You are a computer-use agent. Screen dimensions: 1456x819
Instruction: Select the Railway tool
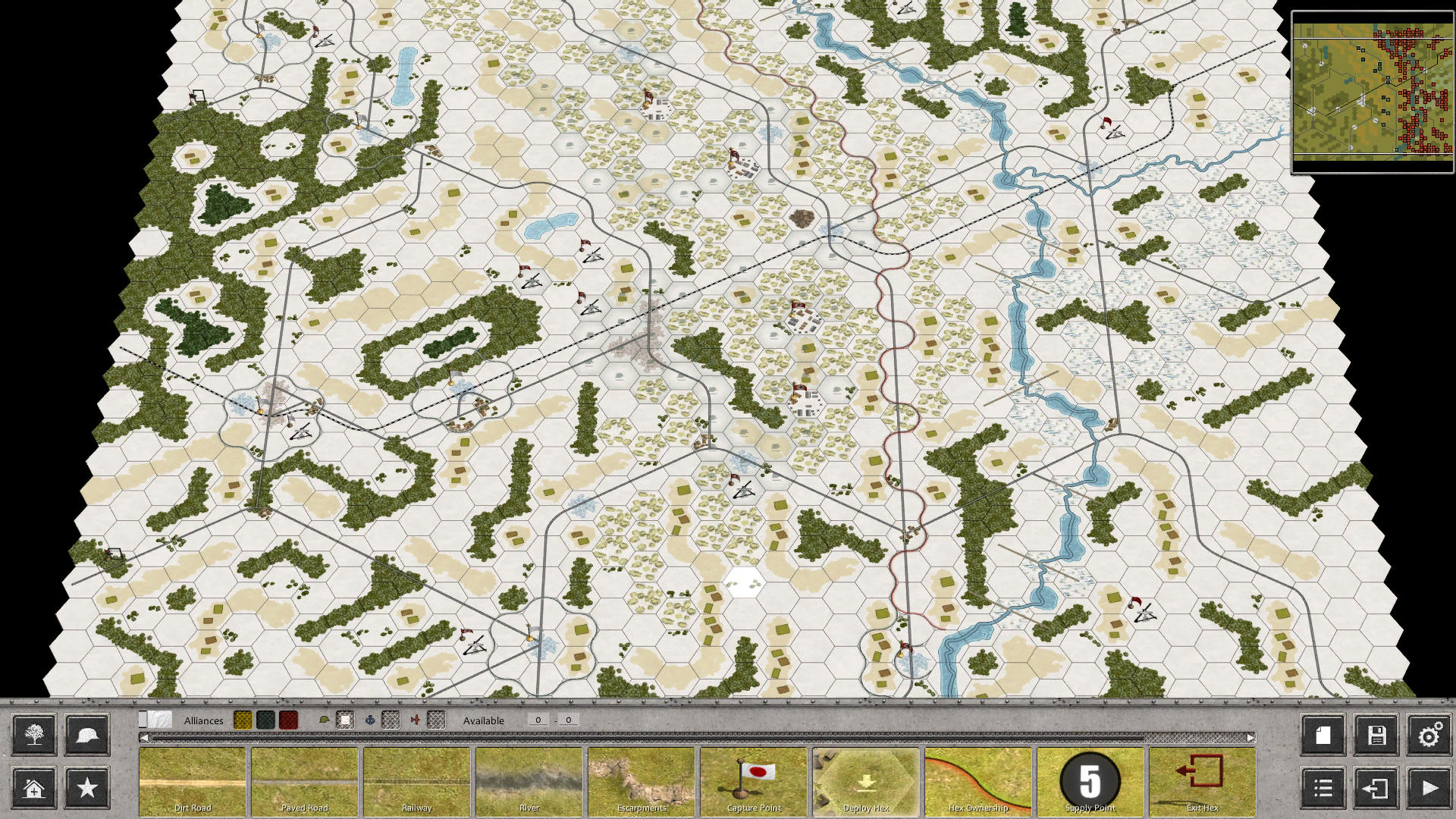click(417, 781)
